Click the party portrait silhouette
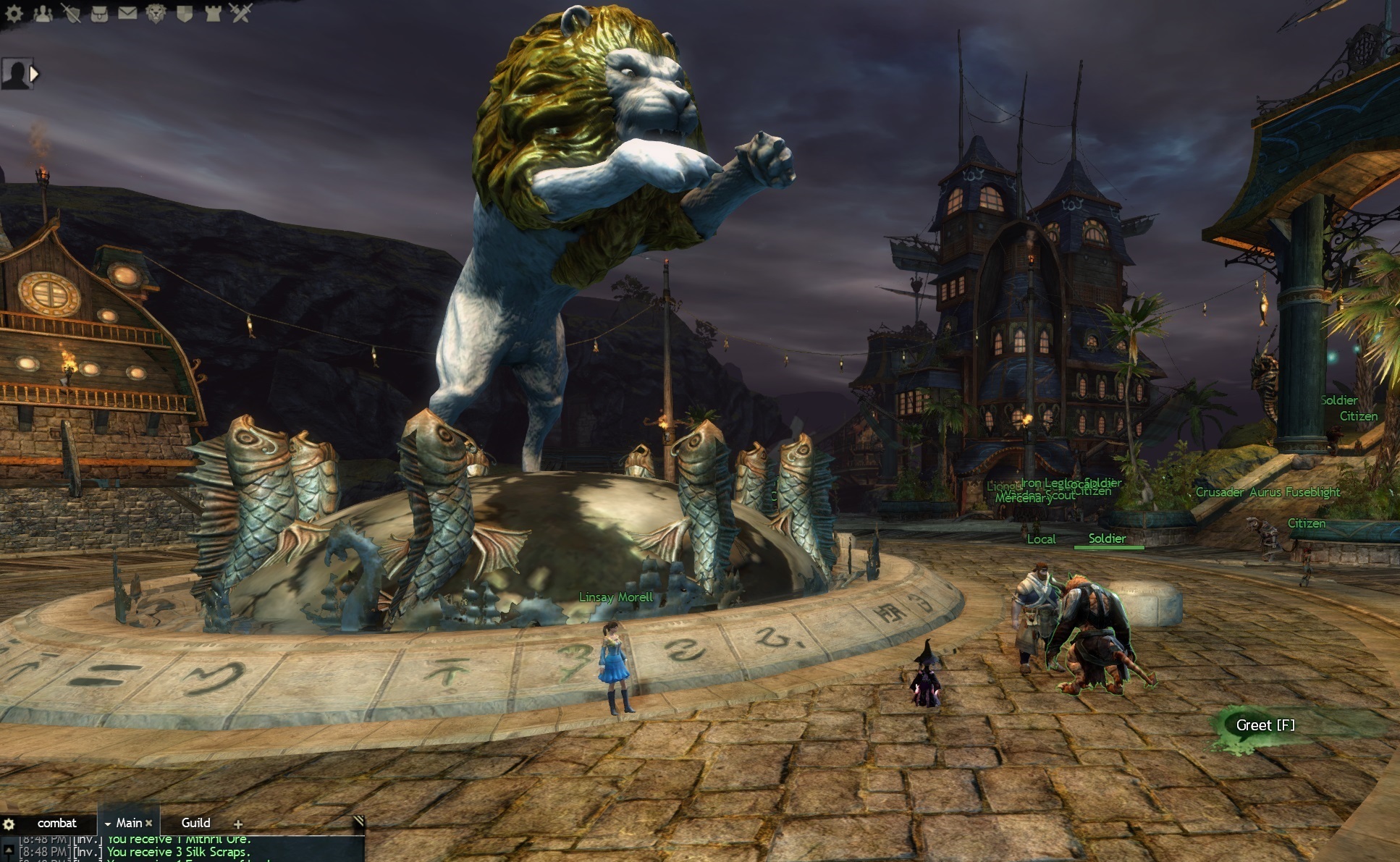 click(x=14, y=74)
